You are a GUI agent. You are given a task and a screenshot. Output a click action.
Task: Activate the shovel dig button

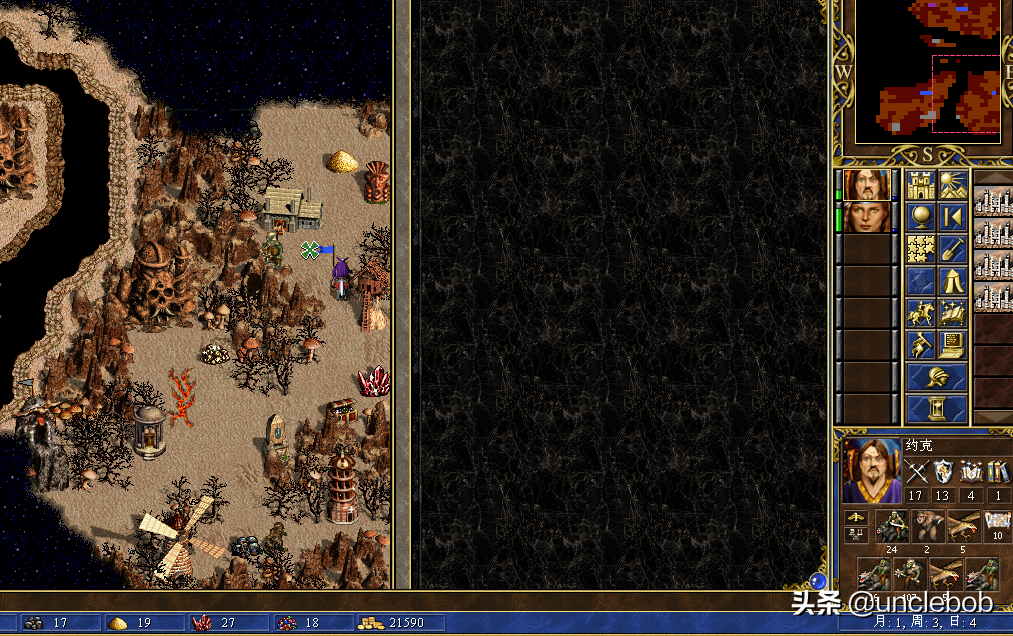pos(952,249)
